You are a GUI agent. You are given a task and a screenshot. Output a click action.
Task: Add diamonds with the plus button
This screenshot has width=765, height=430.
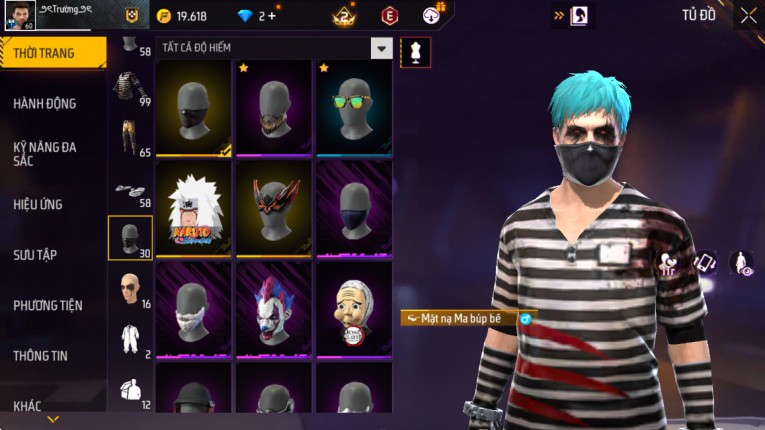(271, 16)
